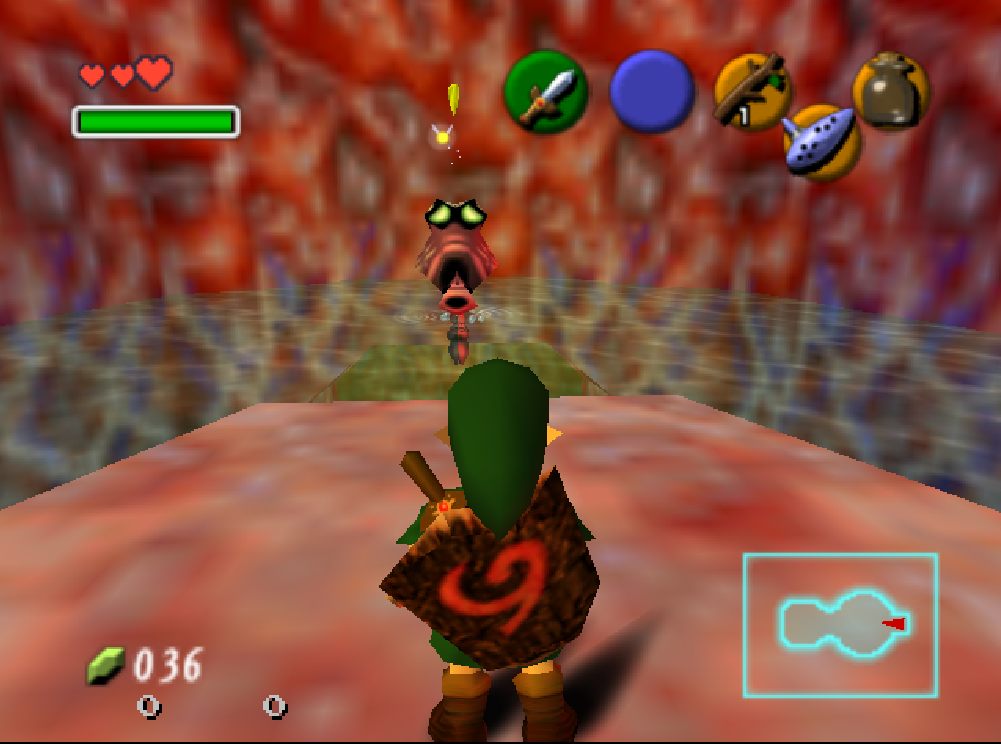
Task: Play the ocarina item icon
Action: coord(821,142)
